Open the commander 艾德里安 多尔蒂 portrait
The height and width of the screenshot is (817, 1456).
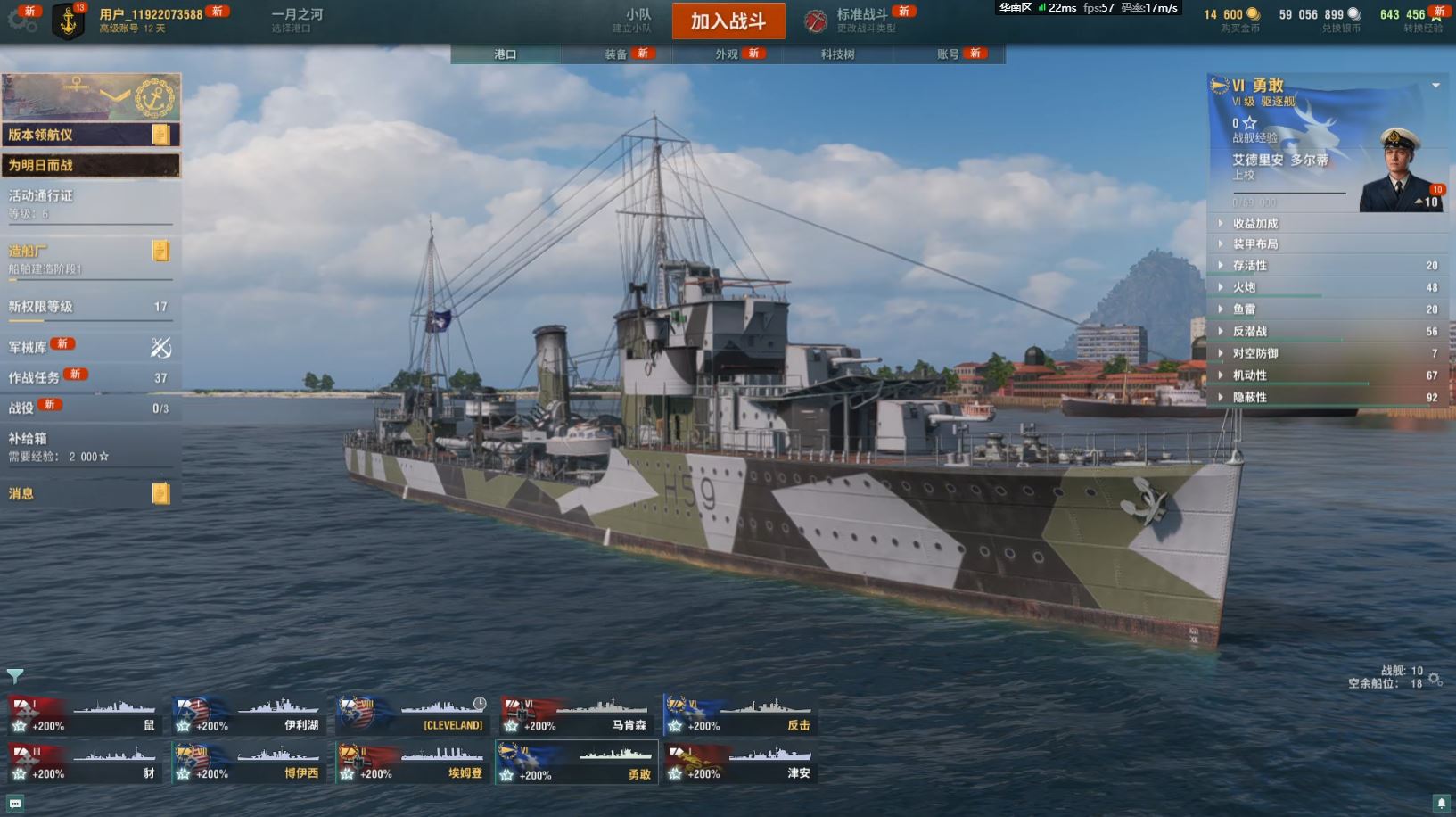(1399, 170)
